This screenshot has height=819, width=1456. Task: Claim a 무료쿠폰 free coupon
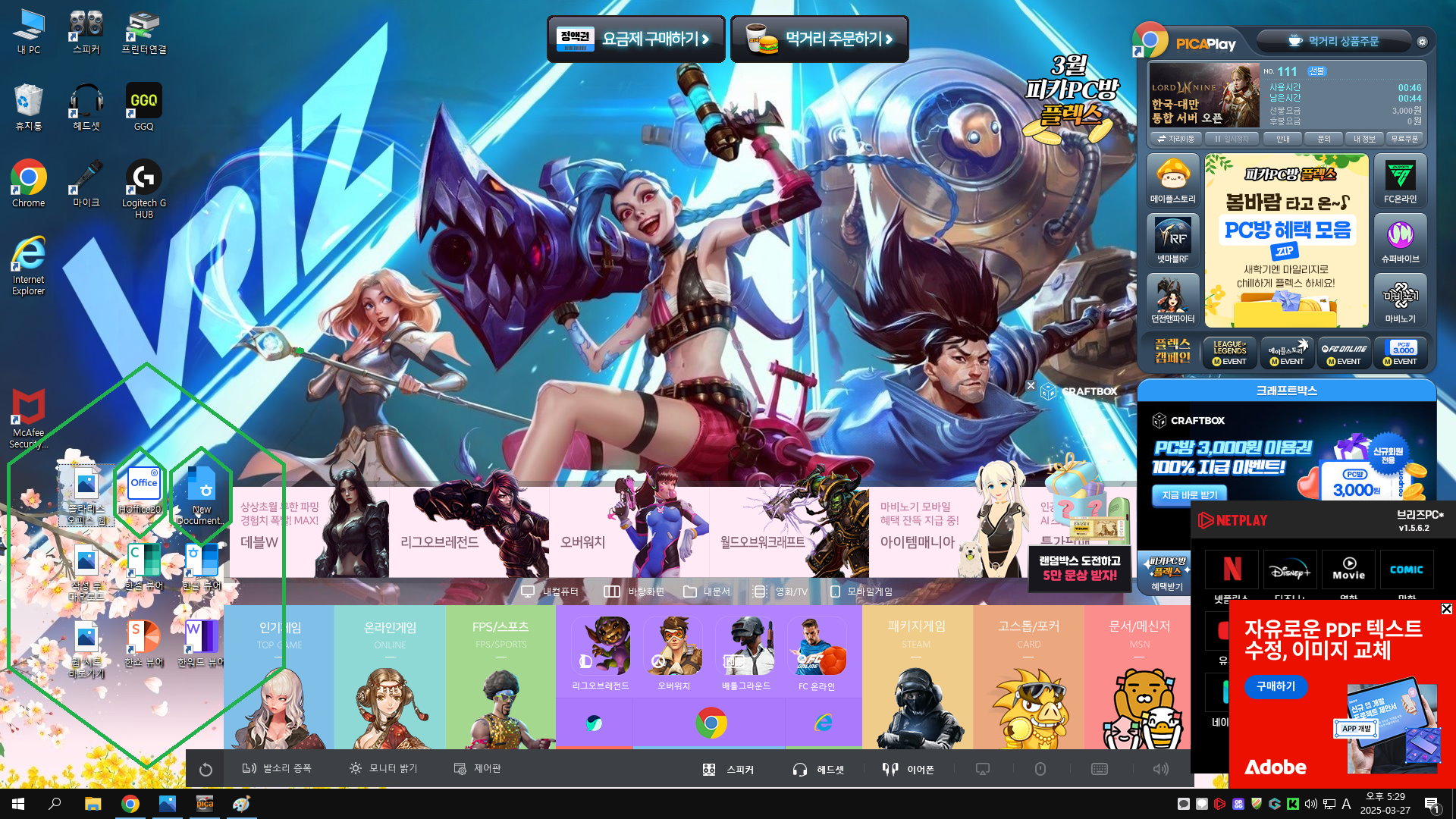1404,139
